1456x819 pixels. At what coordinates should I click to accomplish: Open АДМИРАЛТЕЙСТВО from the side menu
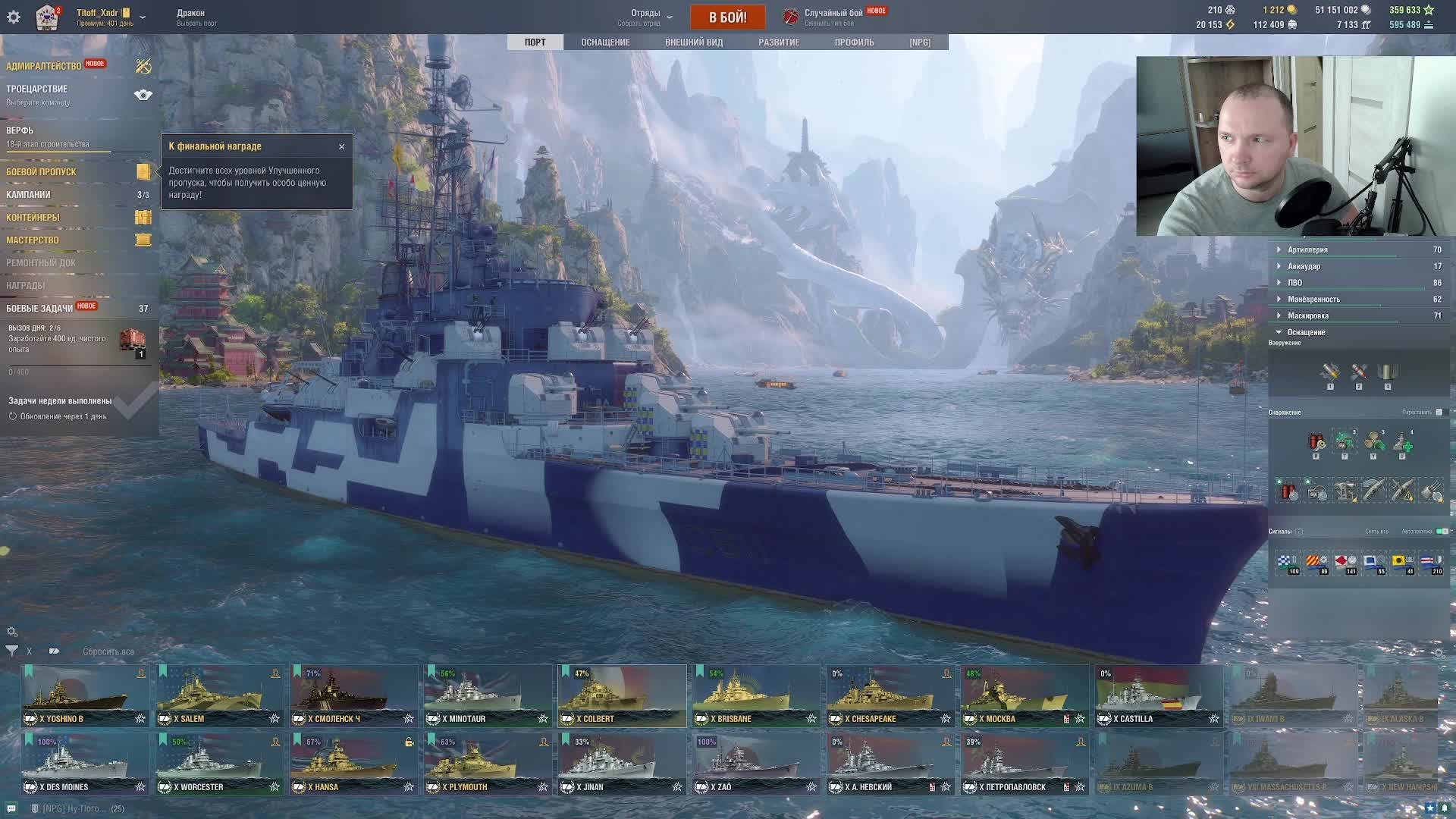[44, 66]
